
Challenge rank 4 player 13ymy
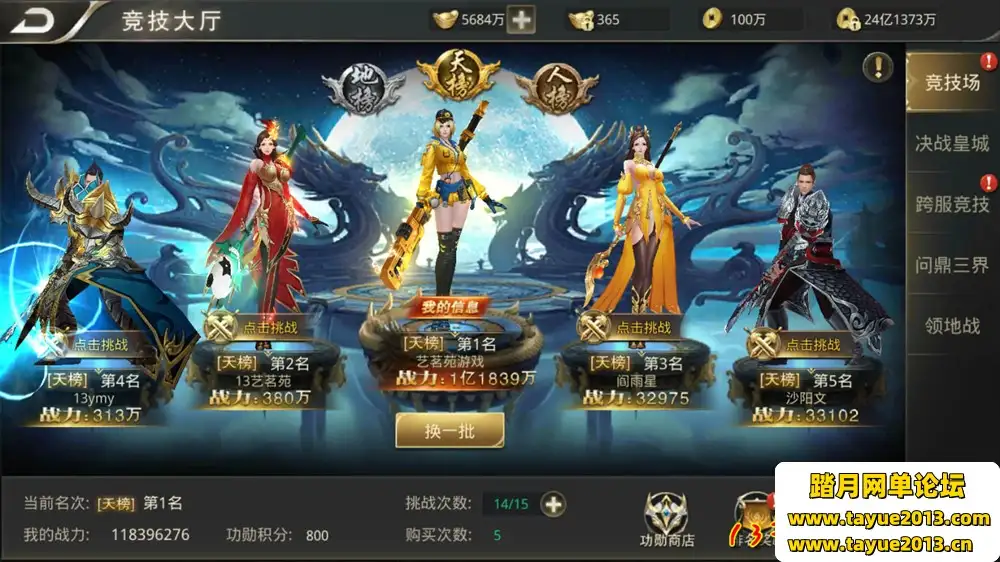[96, 345]
